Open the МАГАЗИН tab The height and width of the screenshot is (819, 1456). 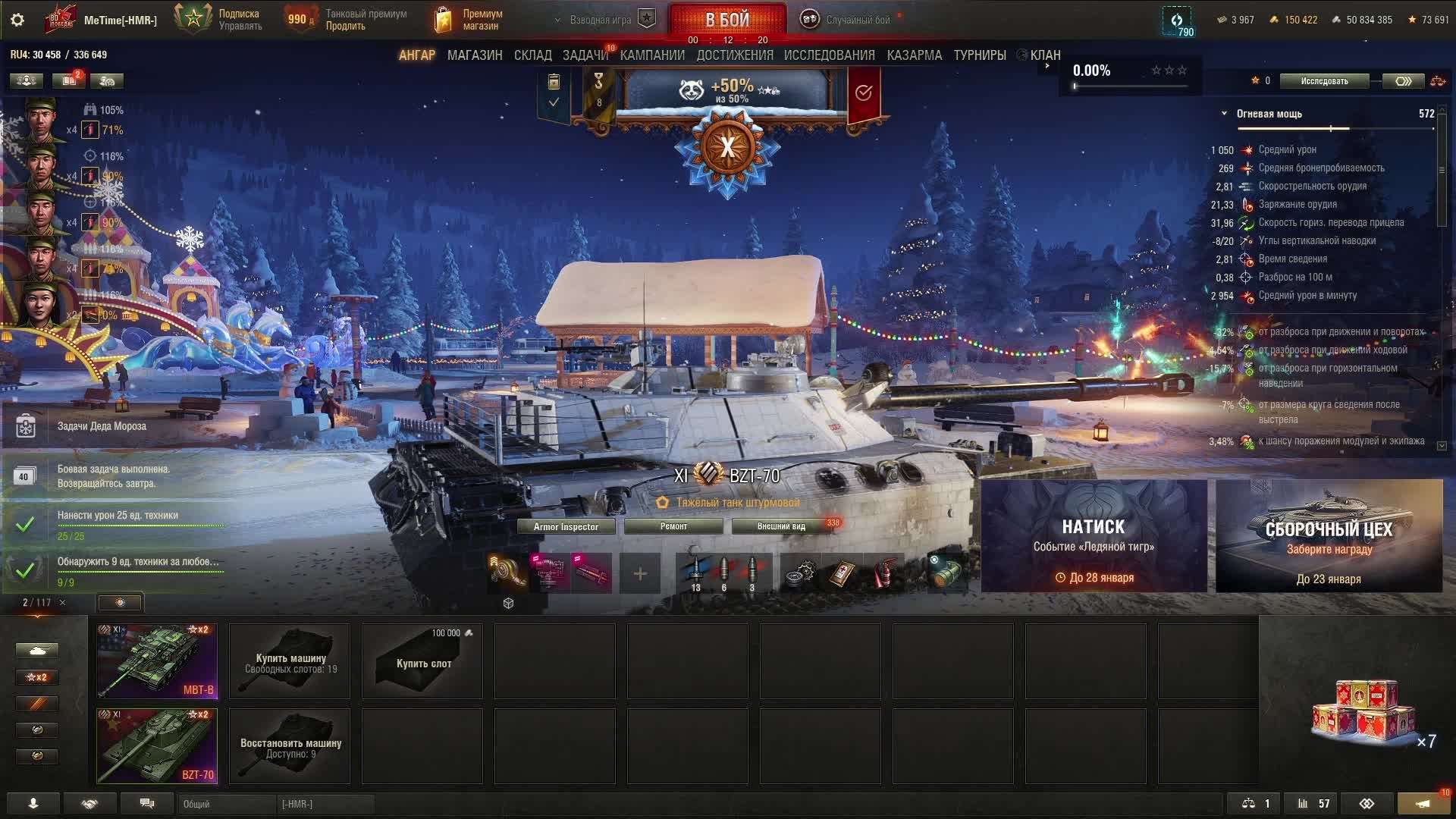(475, 55)
